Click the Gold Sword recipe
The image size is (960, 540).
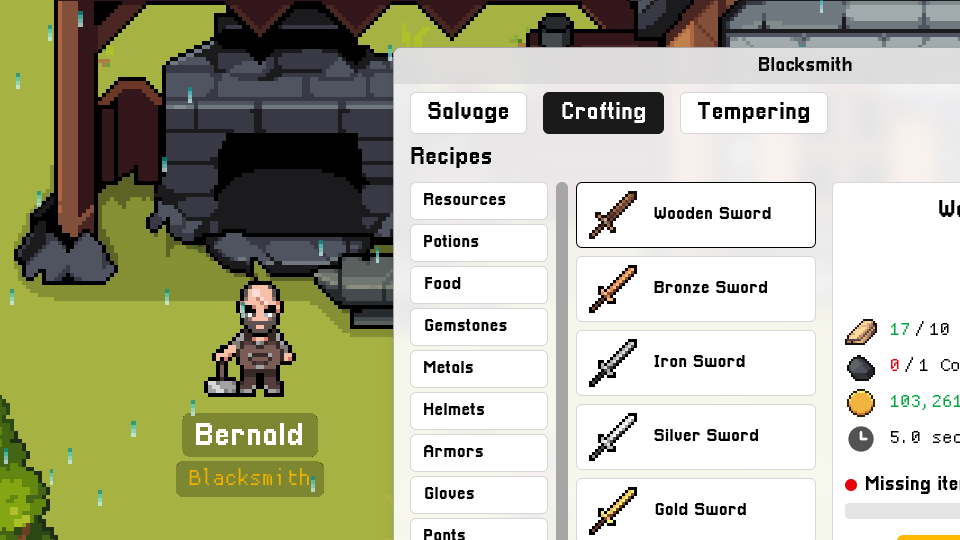[695, 509]
